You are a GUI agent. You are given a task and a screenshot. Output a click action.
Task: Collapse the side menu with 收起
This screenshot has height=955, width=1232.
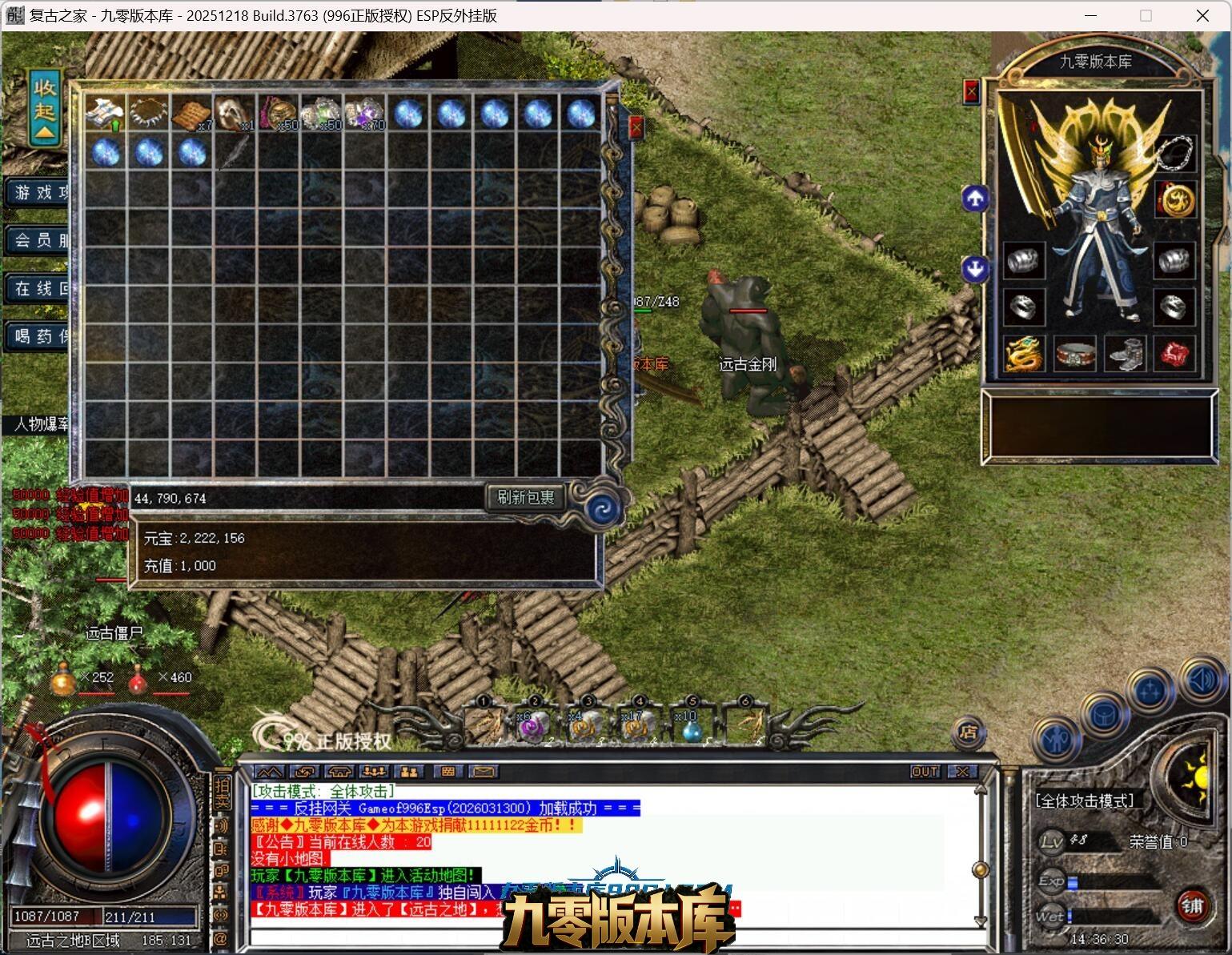coord(45,108)
